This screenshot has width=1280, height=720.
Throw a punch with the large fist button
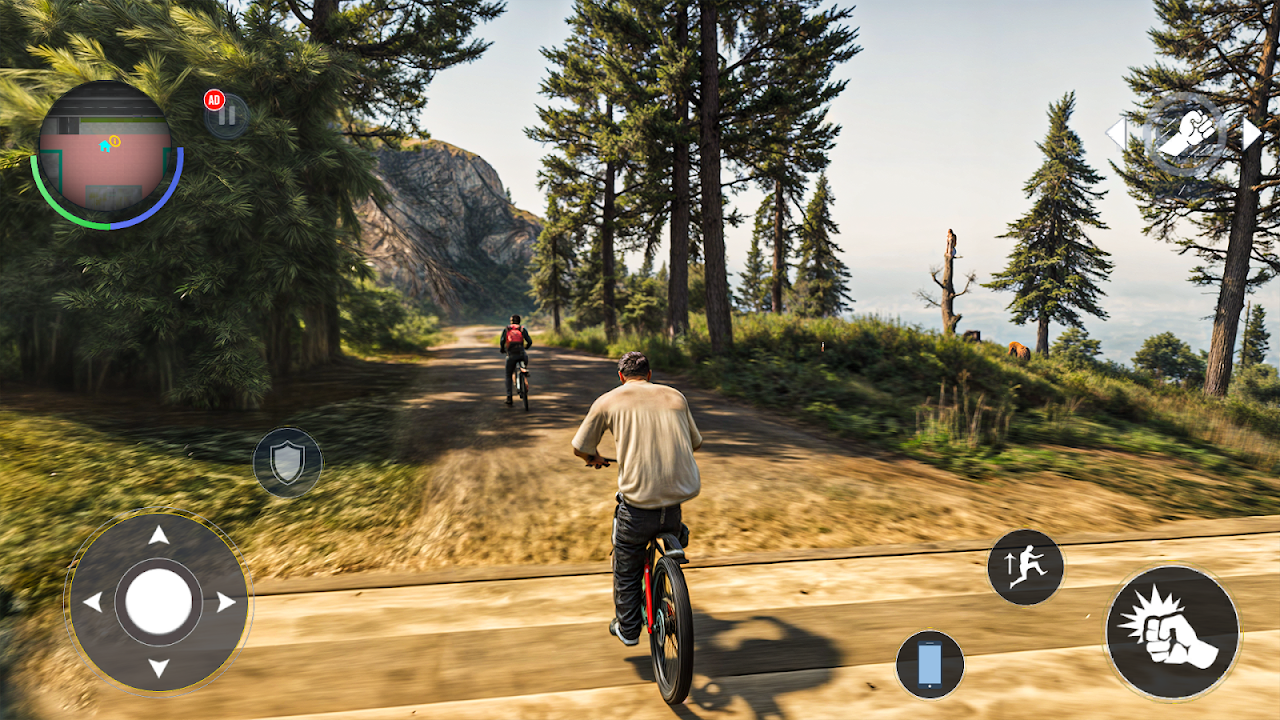[1172, 632]
